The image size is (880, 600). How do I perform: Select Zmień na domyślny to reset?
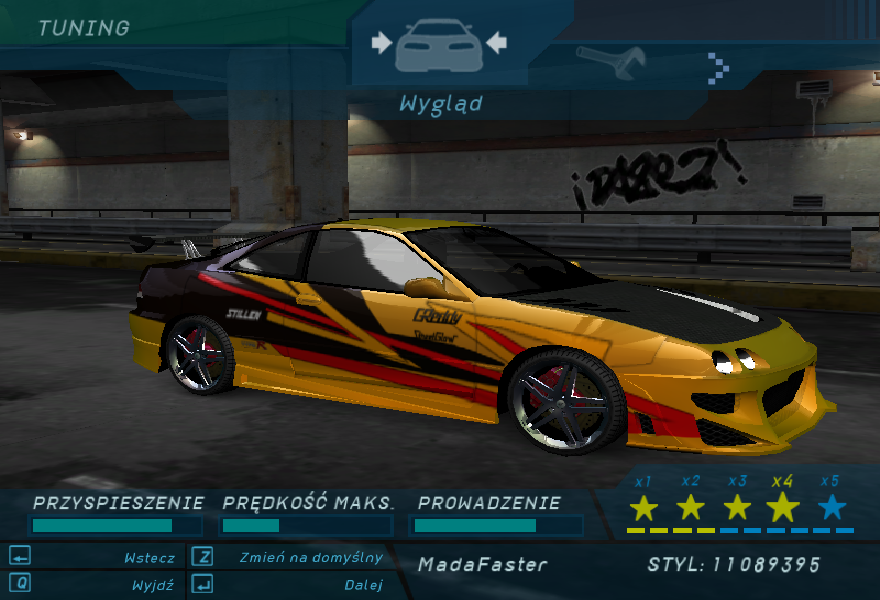311,558
